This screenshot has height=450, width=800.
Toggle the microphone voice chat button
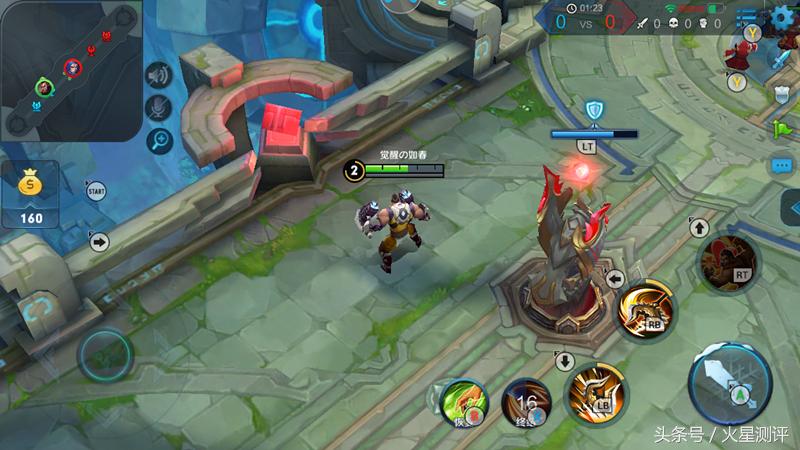pyautogui.click(x=159, y=108)
